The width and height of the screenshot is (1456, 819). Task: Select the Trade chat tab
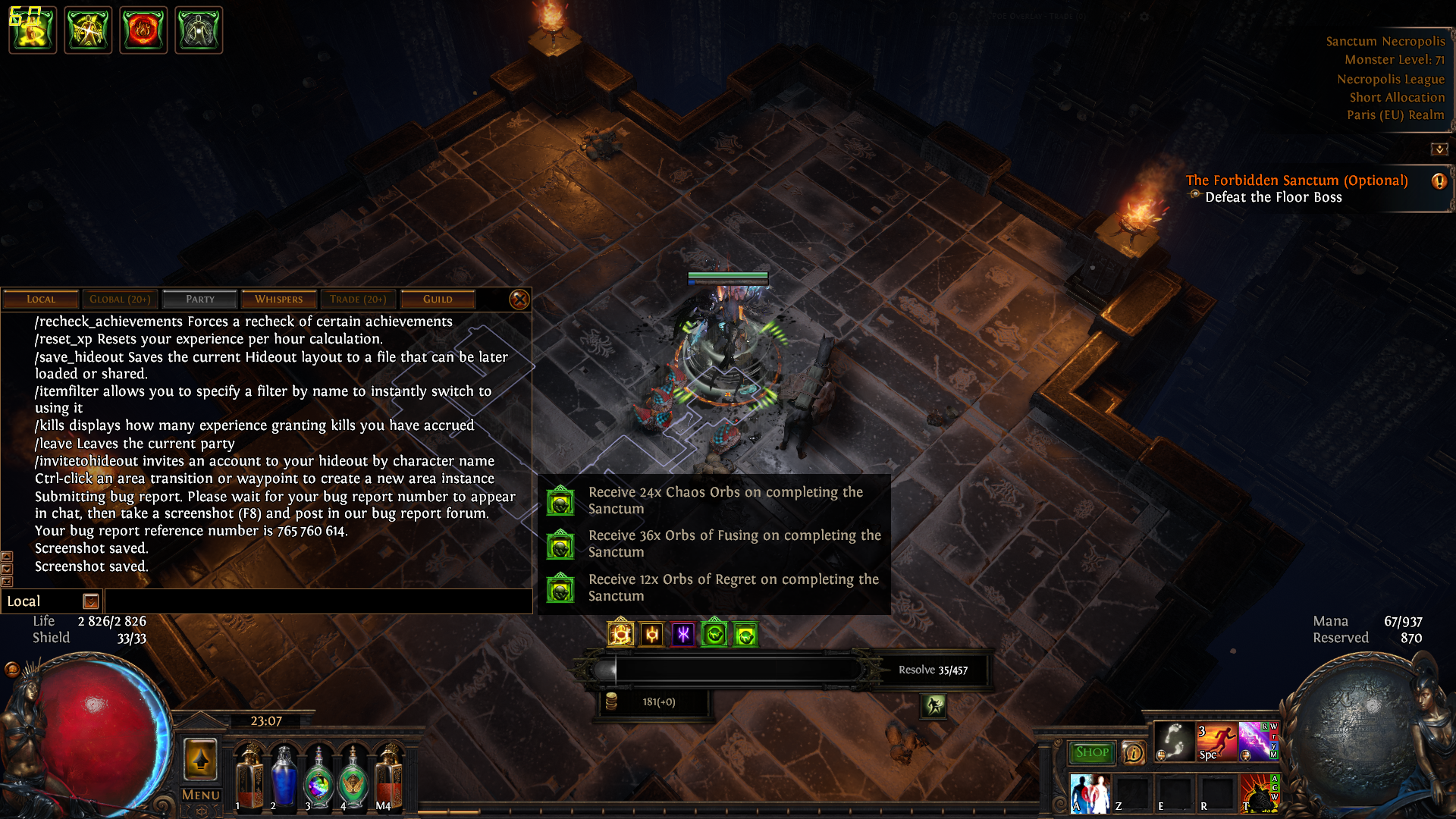358,300
